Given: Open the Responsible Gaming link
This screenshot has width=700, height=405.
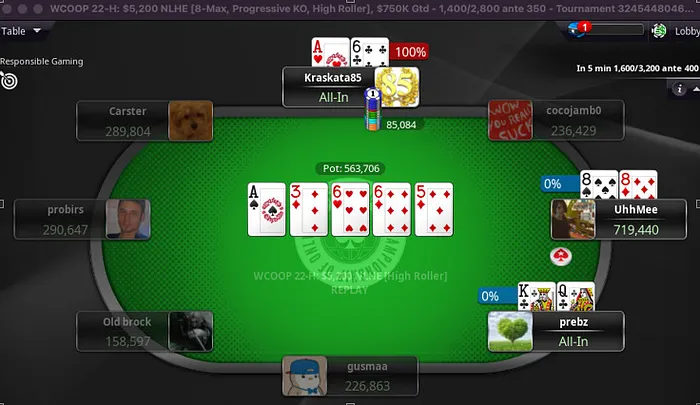Looking at the screenshot, I should coord(41,61).
